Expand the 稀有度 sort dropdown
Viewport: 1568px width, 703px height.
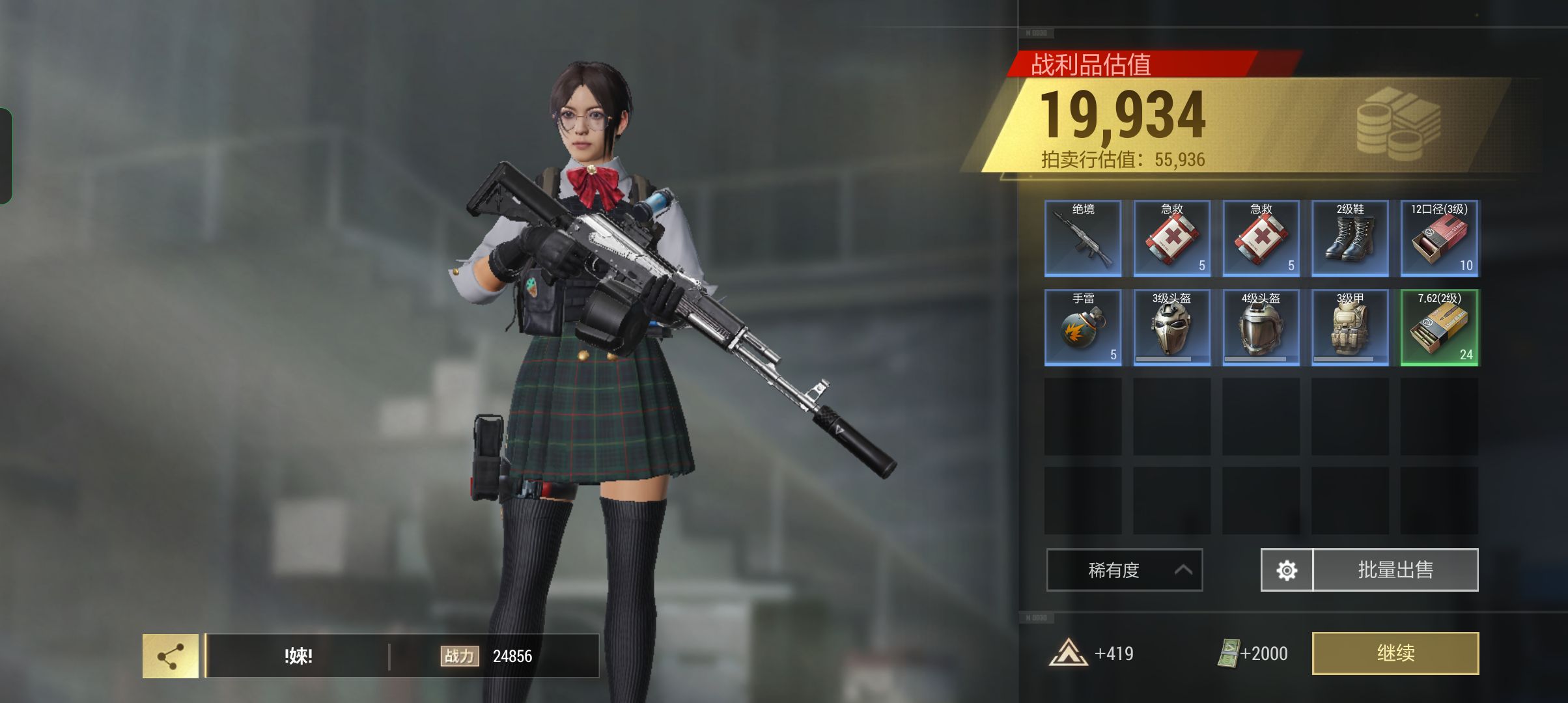(x=1124, y=570)
